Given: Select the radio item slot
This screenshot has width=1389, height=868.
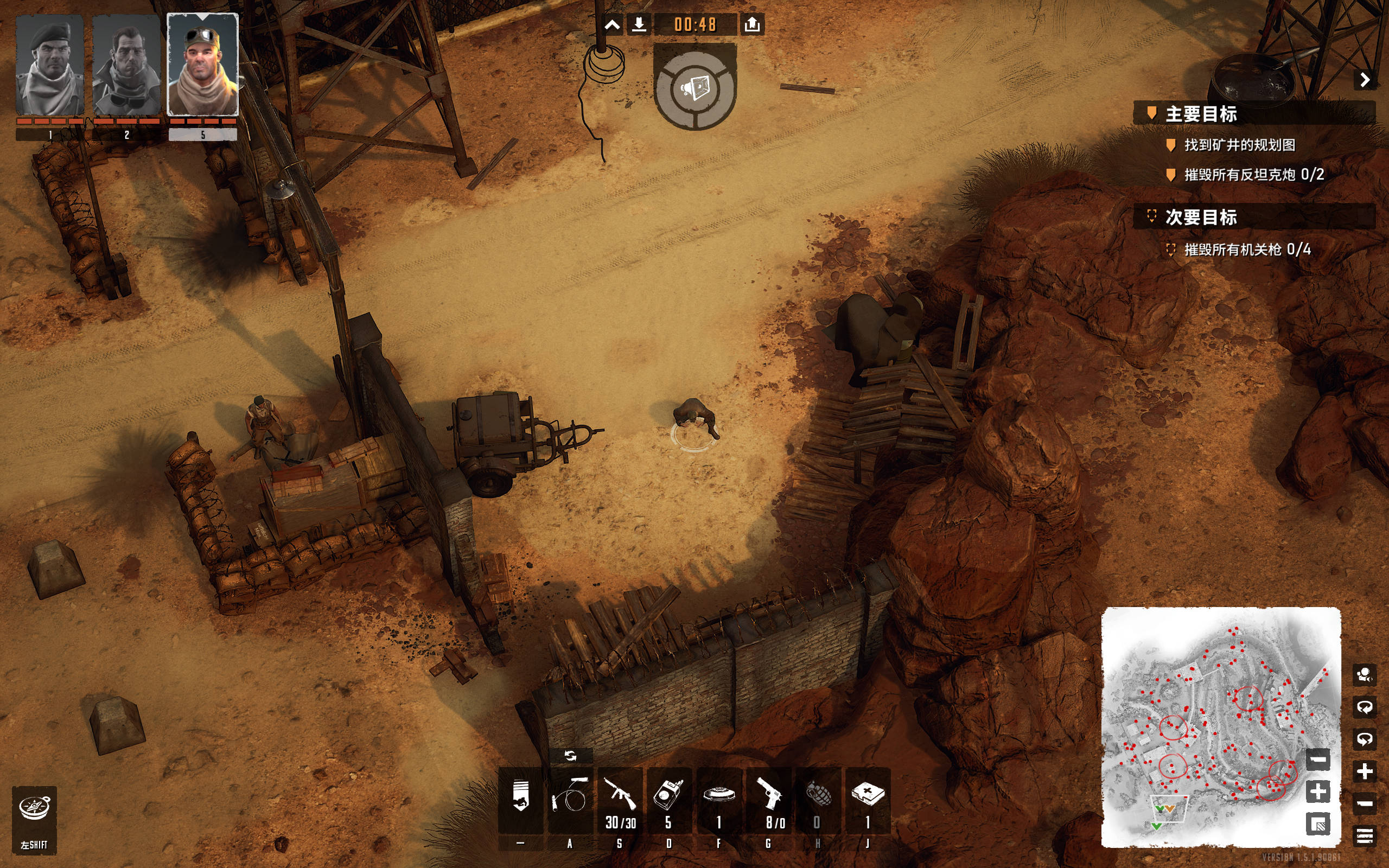Looking at the screenshot, I should [668, 800].
